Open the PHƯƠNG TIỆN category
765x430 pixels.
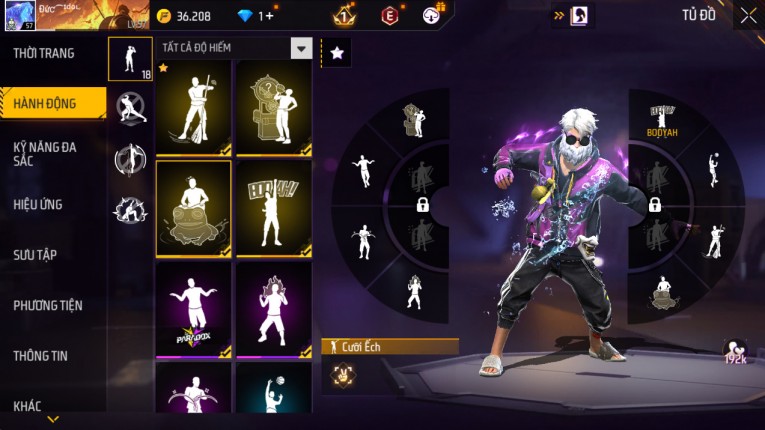48,305
